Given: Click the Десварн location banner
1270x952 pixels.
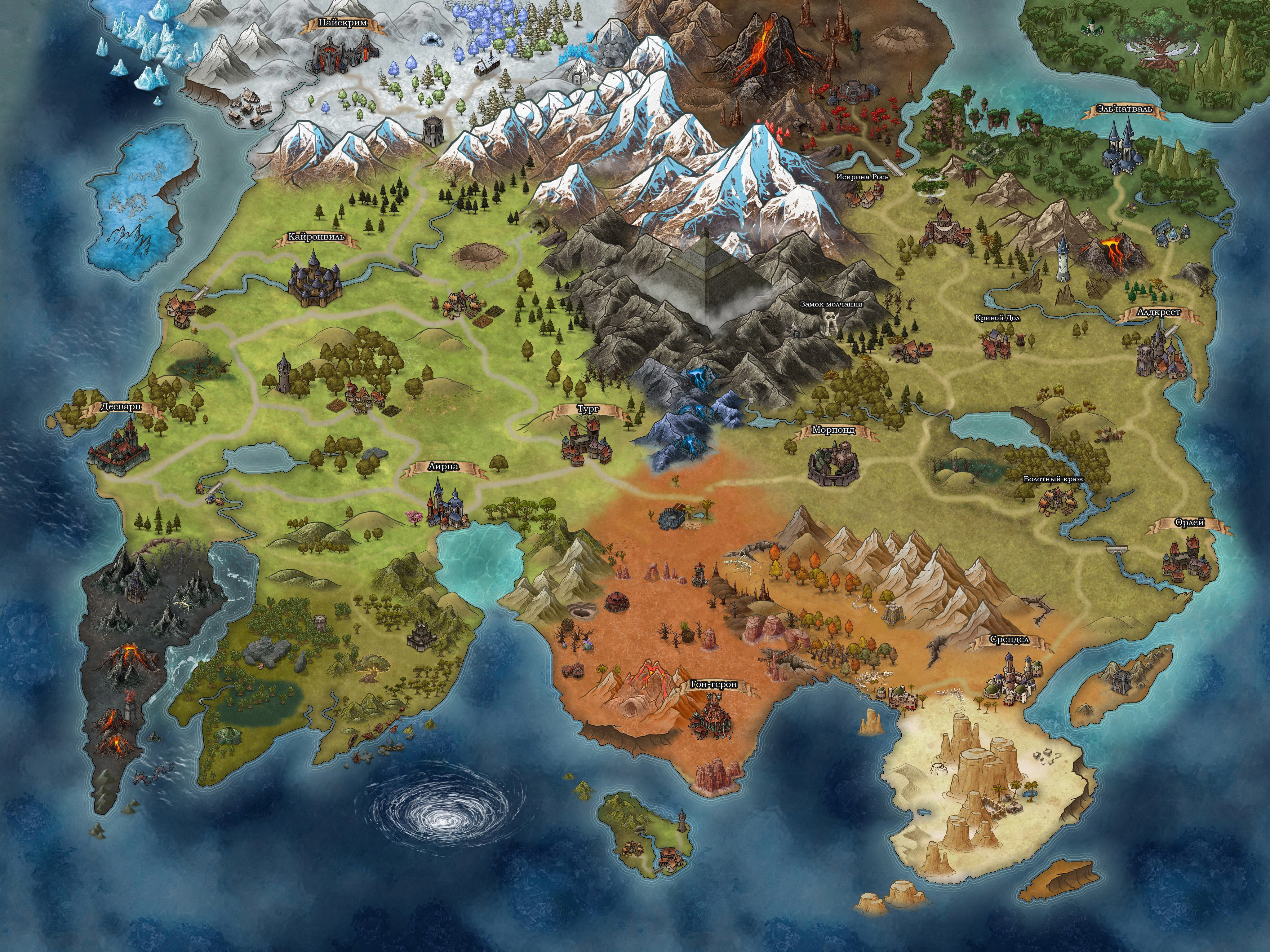Looking at the screenshot, I should tap(121, 407).
